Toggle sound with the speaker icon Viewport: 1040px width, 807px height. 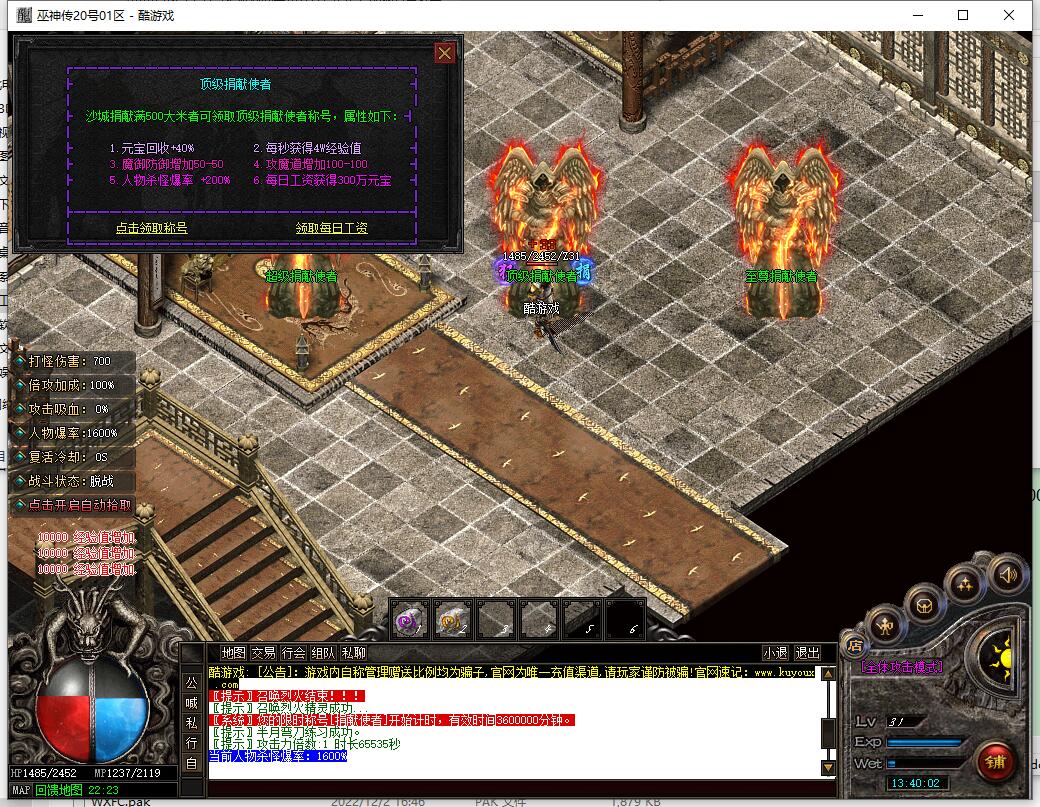point(1006,575)
